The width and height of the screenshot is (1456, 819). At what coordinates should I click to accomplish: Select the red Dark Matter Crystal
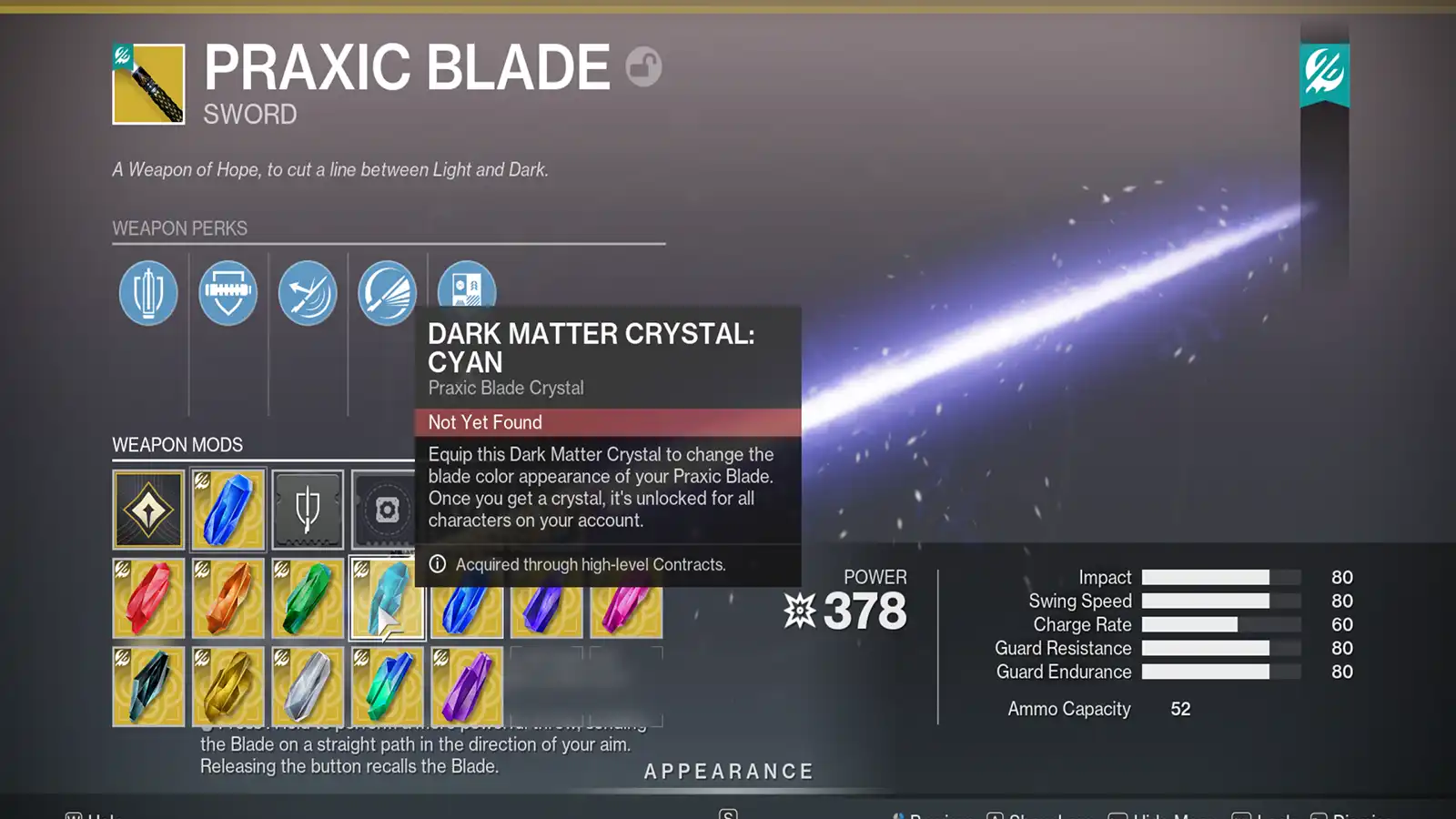tap(148, 598)
